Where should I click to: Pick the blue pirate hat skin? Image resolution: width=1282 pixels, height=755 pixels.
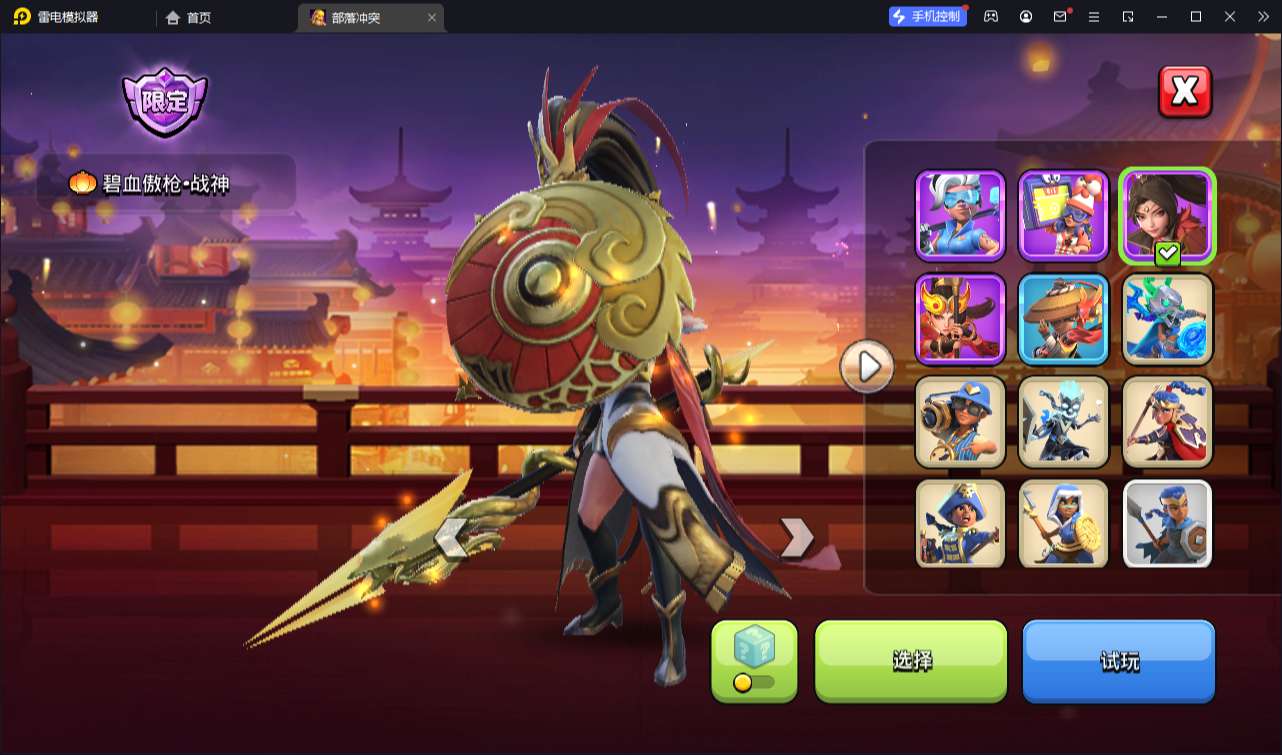pos(960,524)
